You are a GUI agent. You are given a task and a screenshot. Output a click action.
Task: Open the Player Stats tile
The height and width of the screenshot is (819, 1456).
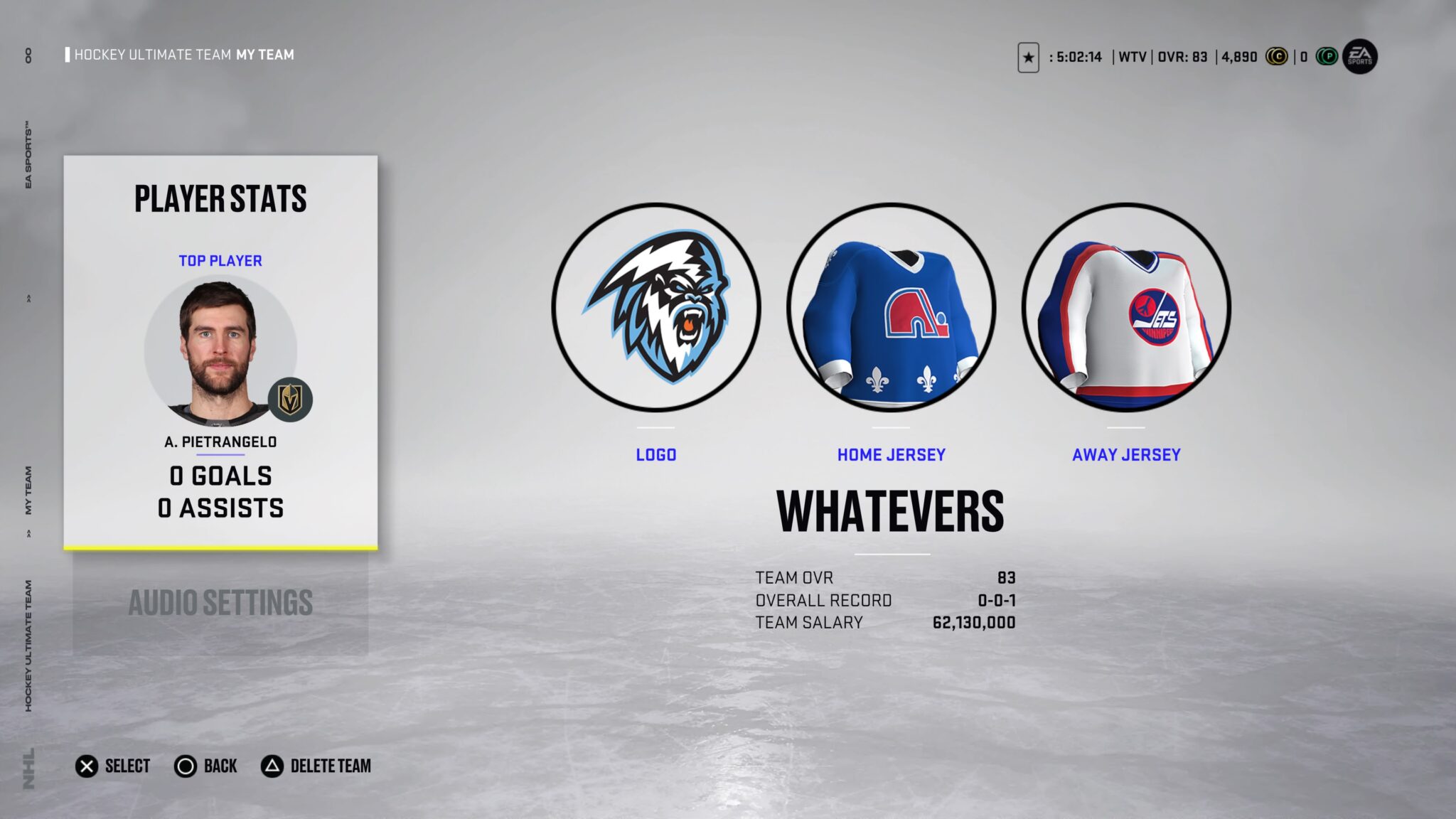(x=220, y=352)
